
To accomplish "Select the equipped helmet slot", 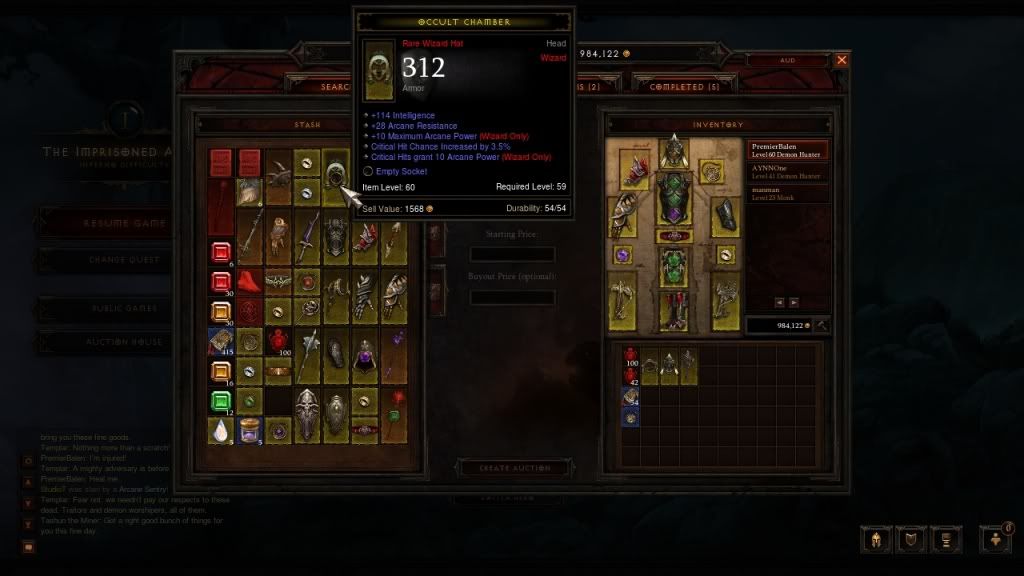I will [674, 152].
